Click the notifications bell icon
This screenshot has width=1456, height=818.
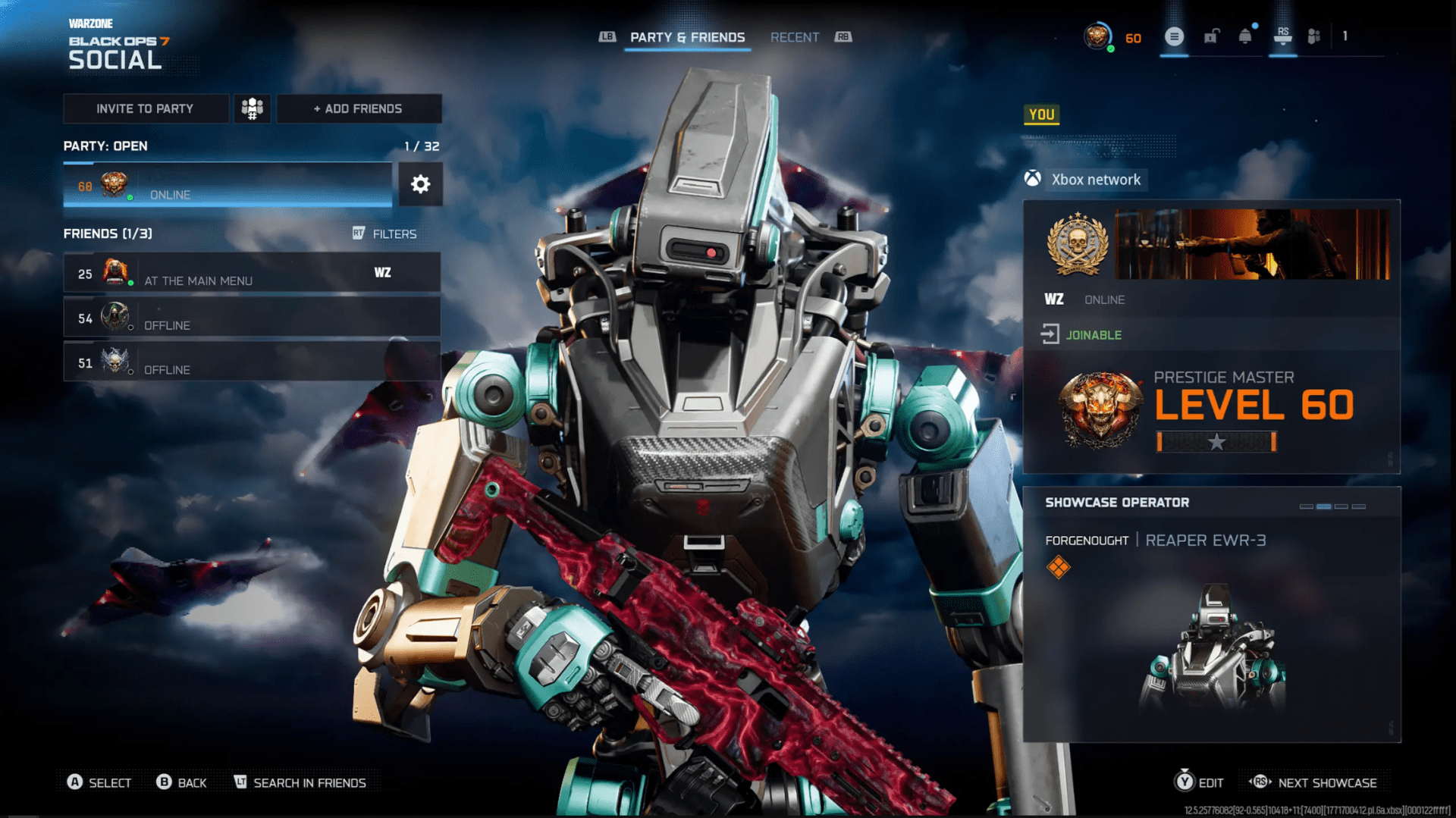click(x=1246, y=36)
